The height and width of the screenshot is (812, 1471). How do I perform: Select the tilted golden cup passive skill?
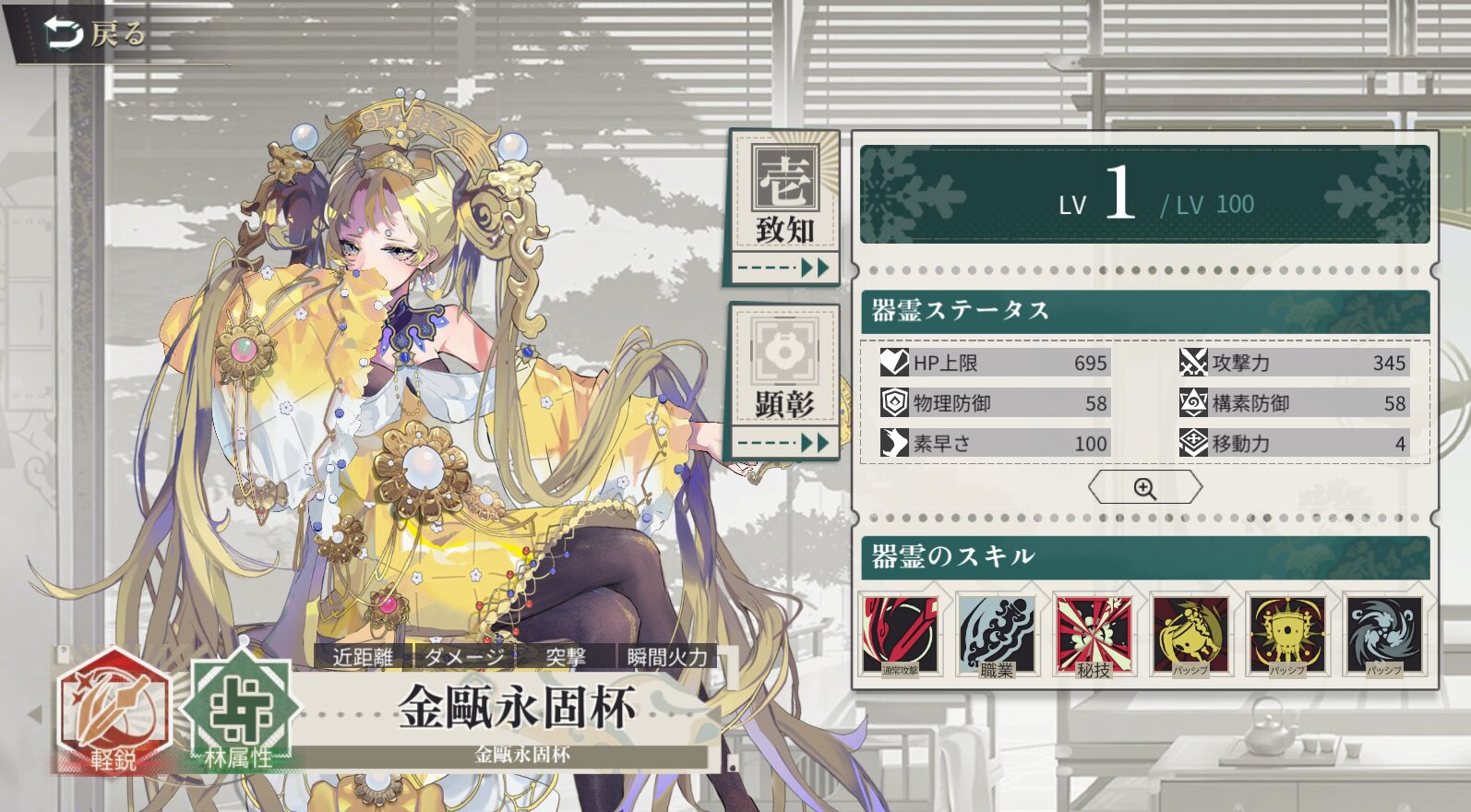pyautogui.click(x=1190, y=635)
